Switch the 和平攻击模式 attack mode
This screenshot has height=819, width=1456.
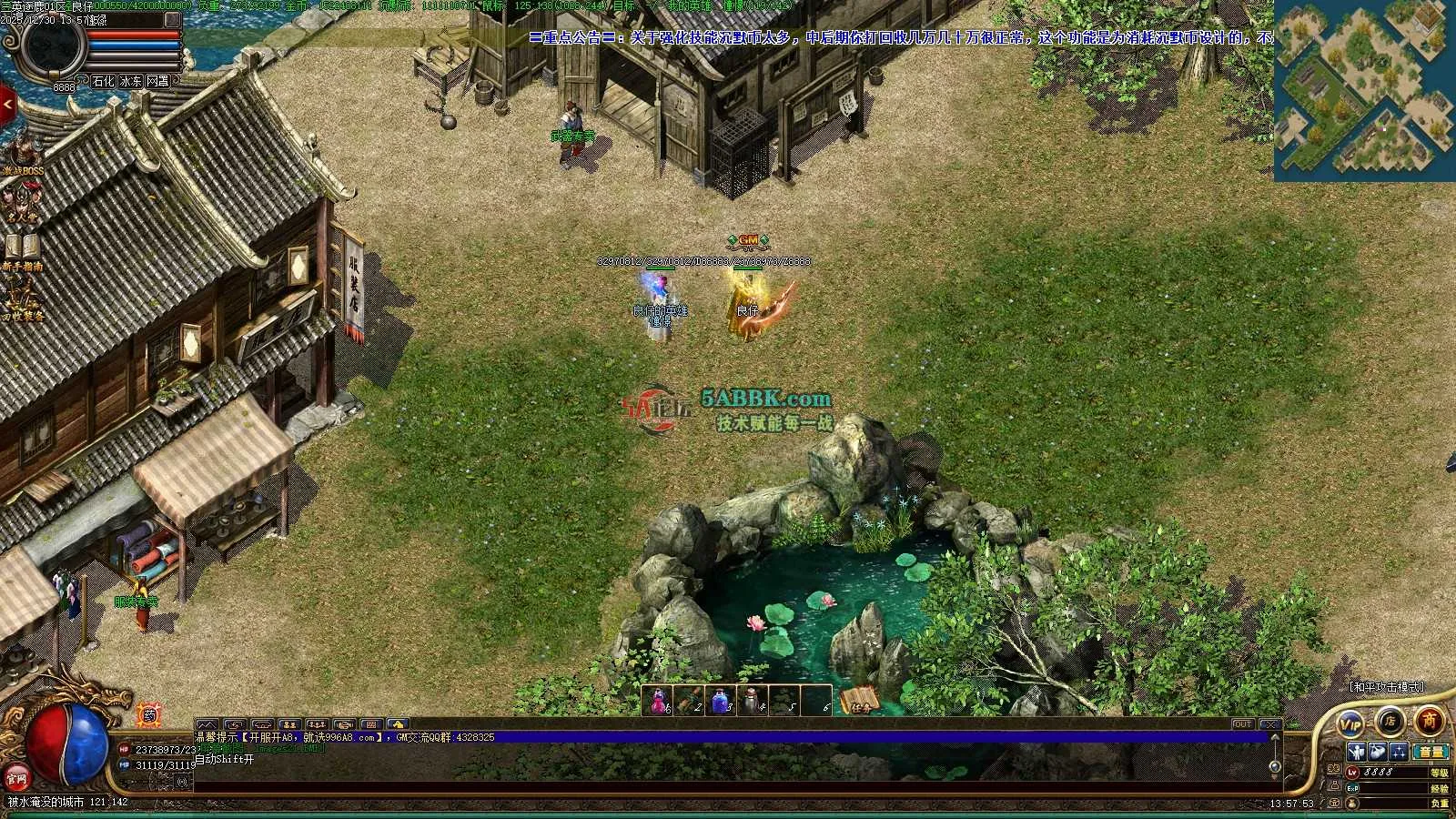pyautogui.click(x=1386, y=687)
